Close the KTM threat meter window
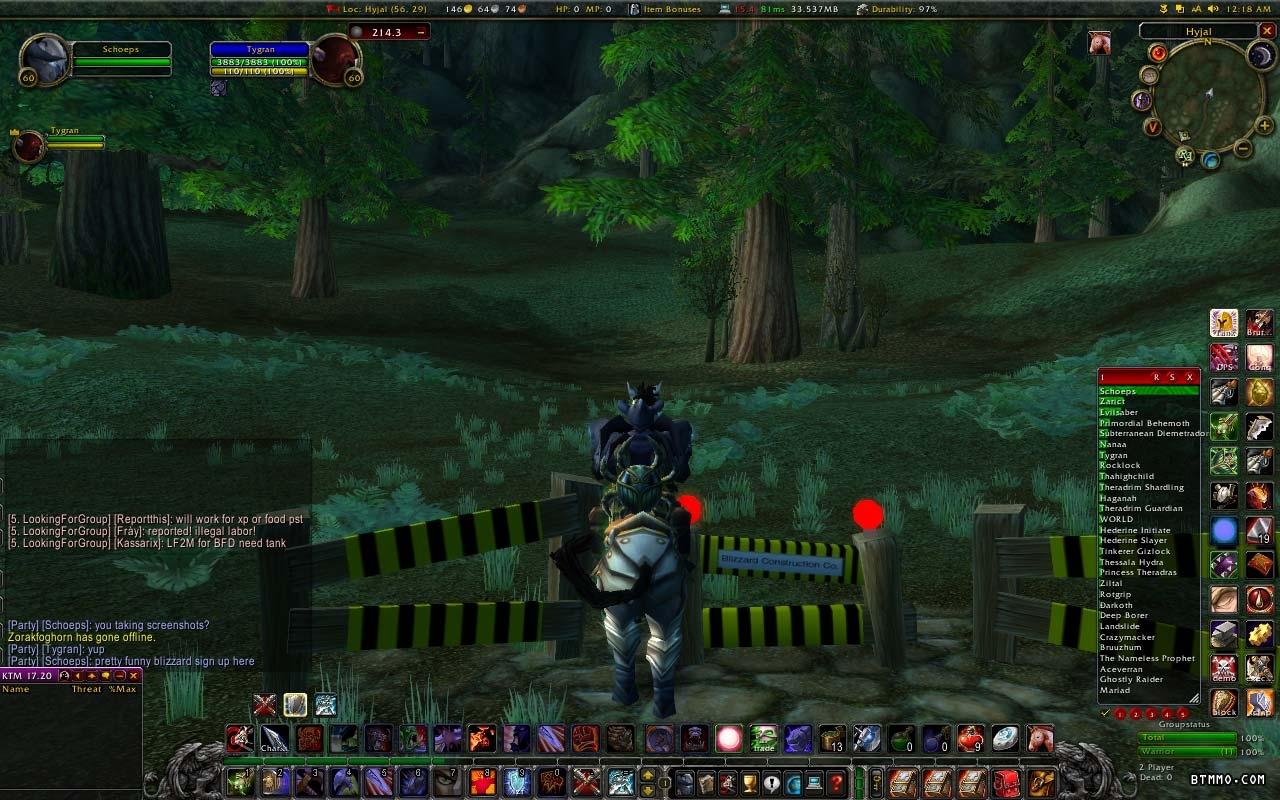This screenshot has height=800, width=1280. (134, 676)
